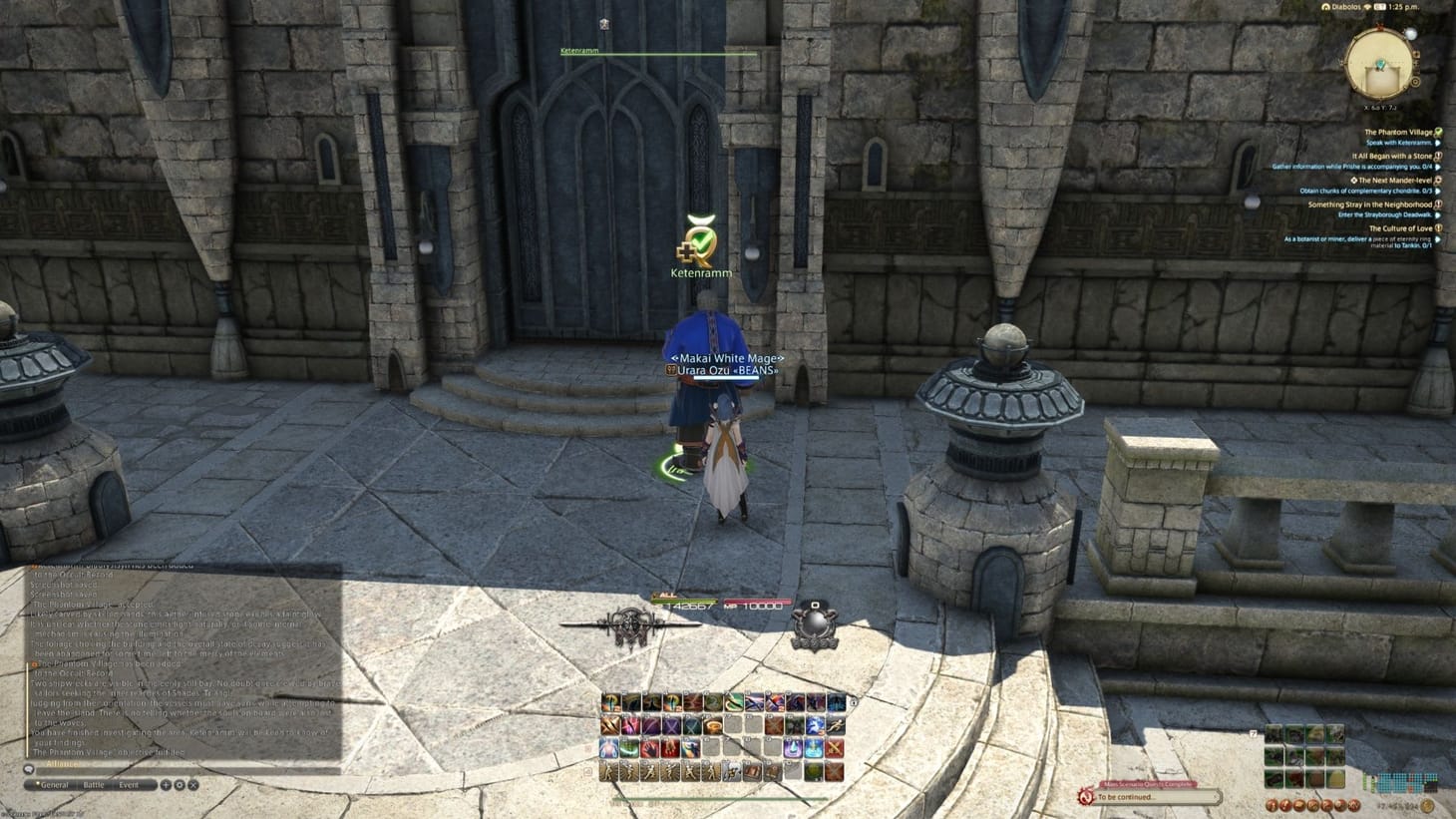Viewport: 1456px width, 819px height.
Task: Switch to the Battle chat tab
Action: click(94, 784)
